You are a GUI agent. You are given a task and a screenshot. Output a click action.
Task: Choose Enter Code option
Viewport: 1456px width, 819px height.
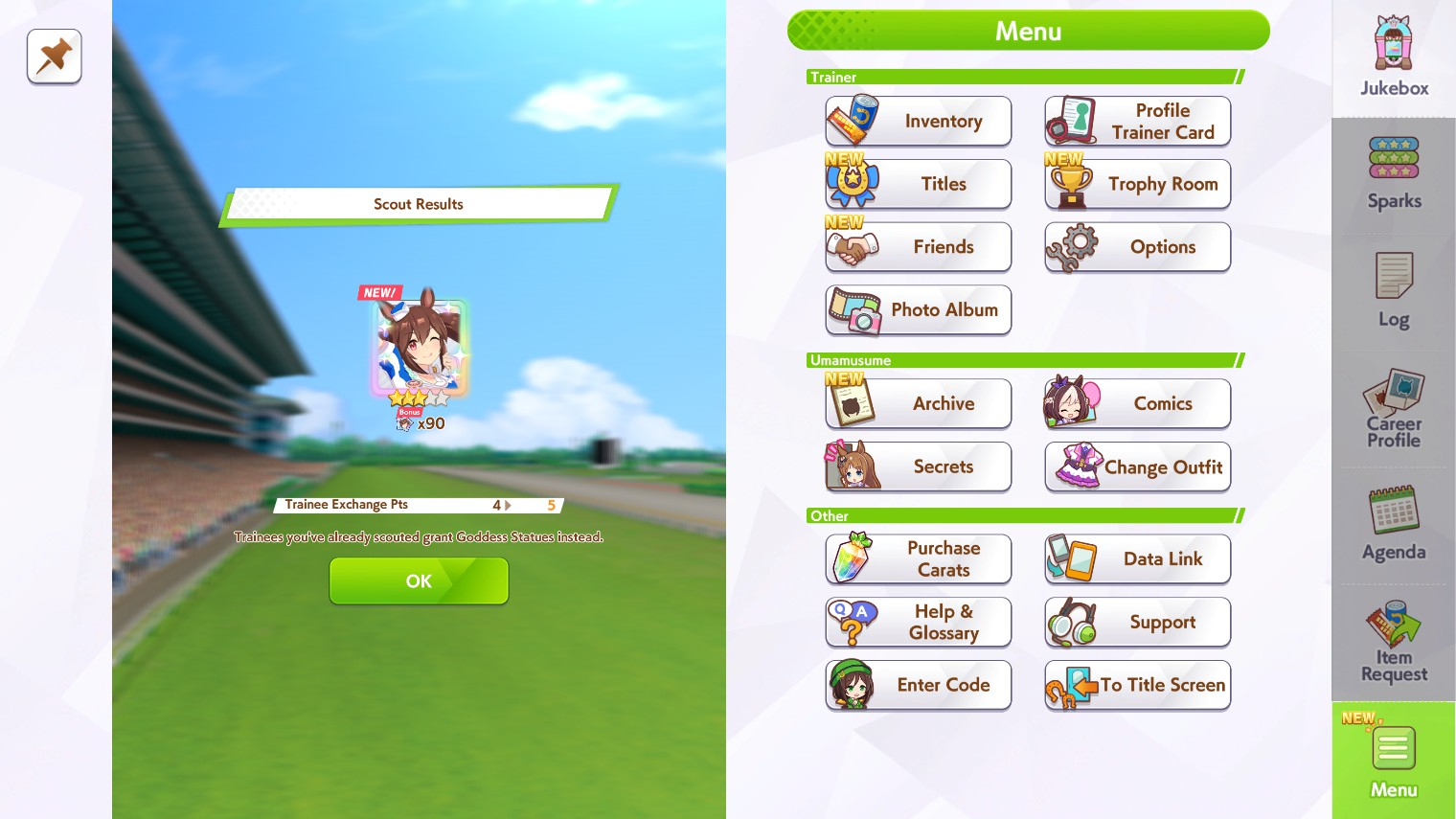click(918, 685)
